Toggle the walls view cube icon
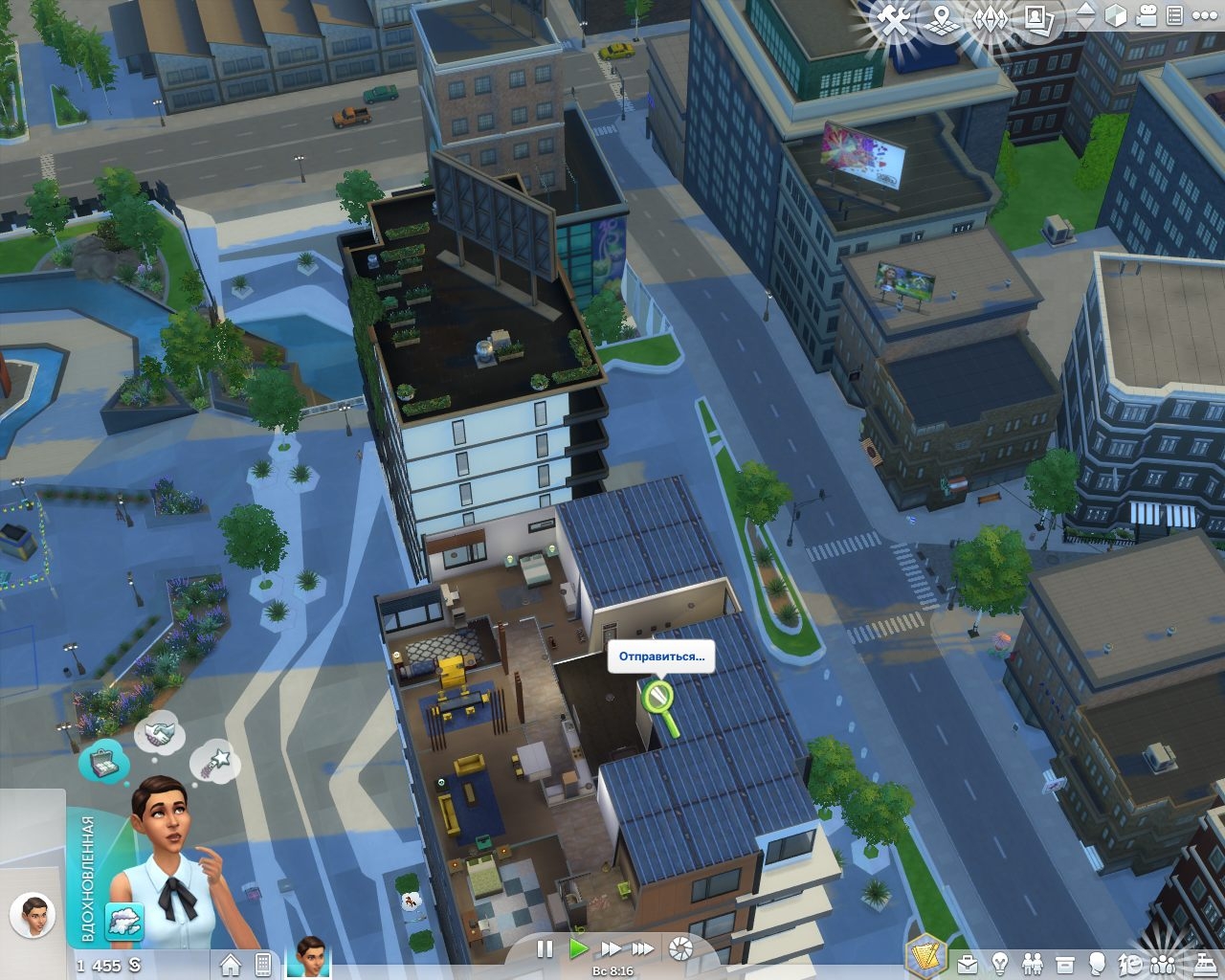This screenshot has height=980, width=1225. click(1116, 16)
